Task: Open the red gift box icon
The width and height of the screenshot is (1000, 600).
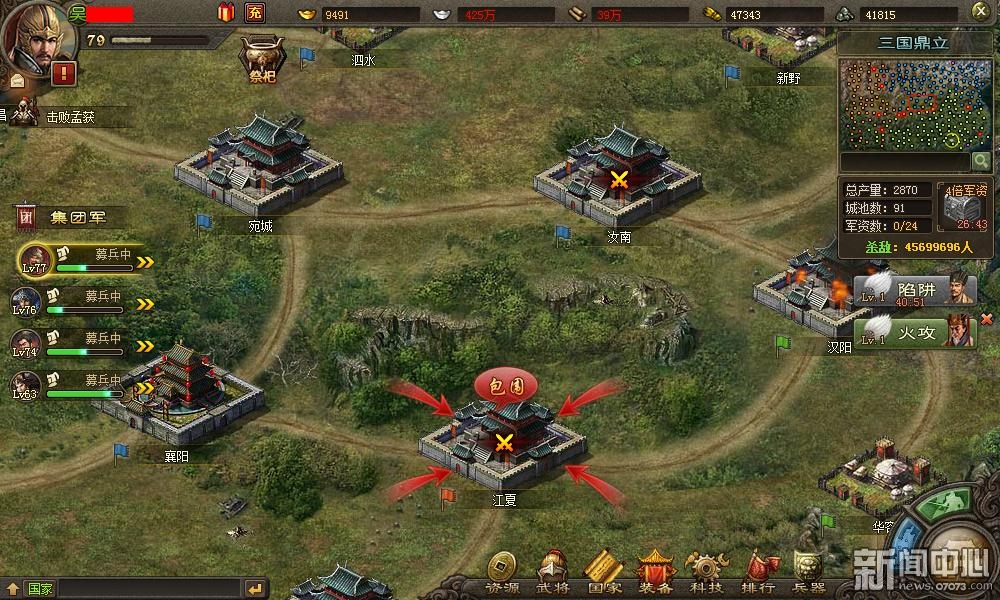Action: [x=226, y=13]
